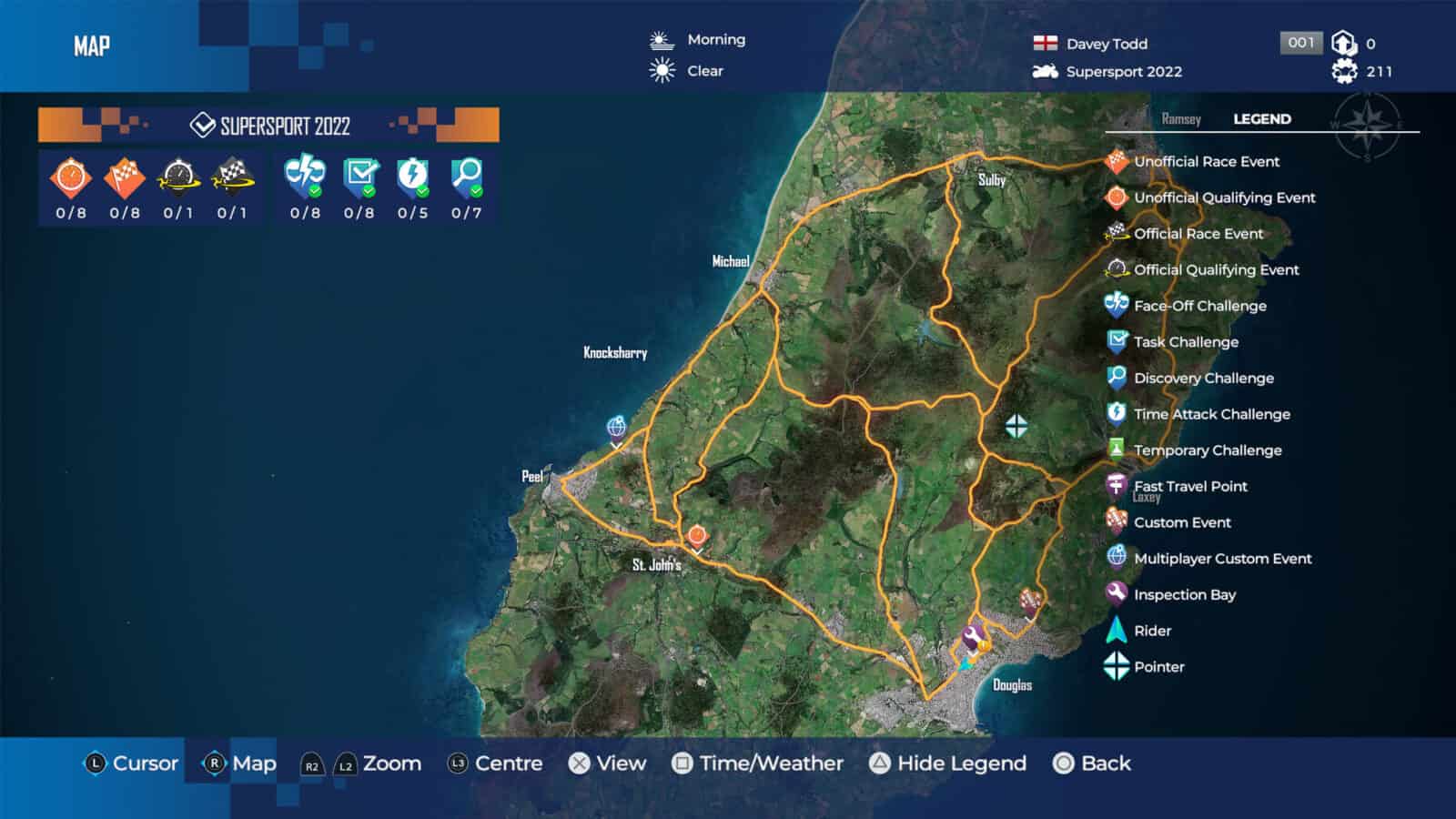Click the Supersport 2022 motorcycle icon in header

1044,71
